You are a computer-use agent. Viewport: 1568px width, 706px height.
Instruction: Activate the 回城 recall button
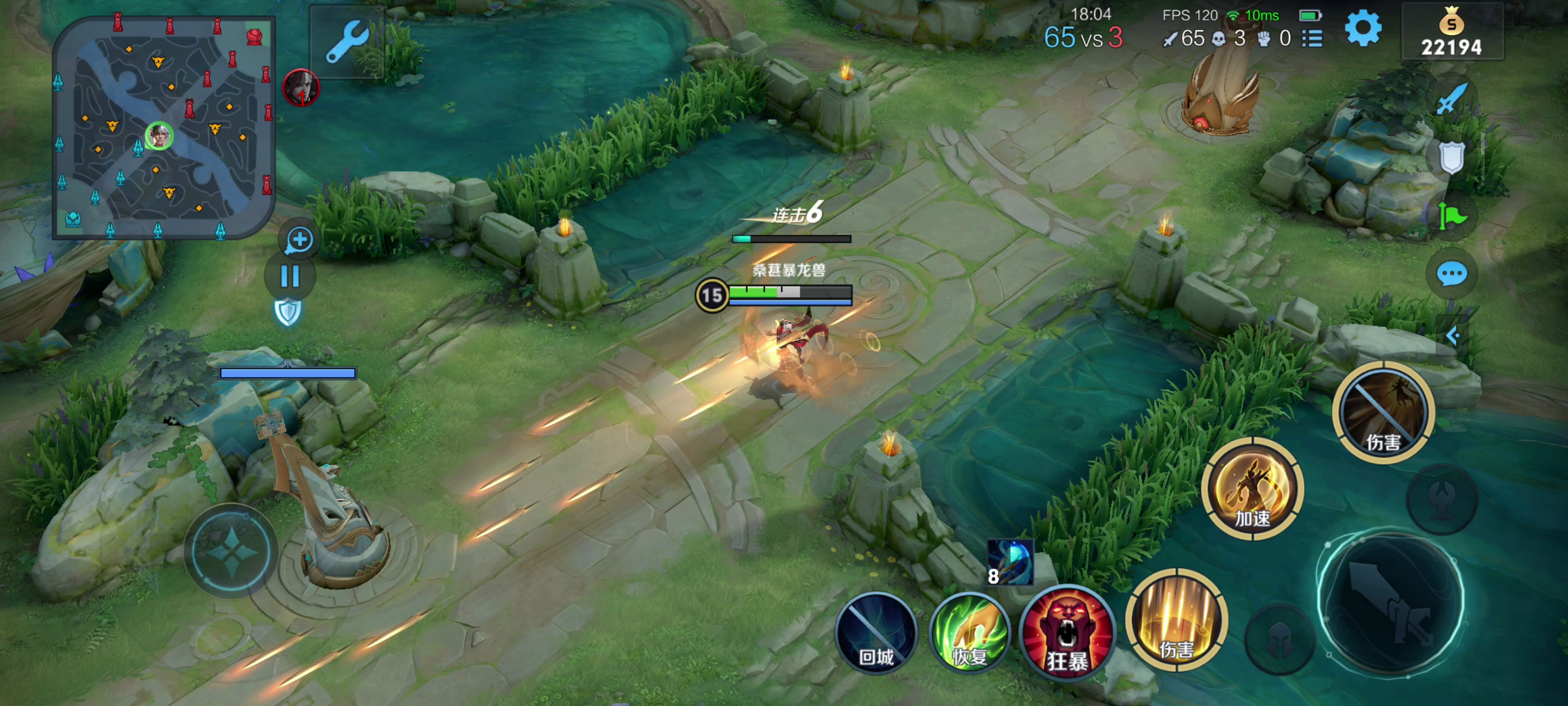point(876,634)
